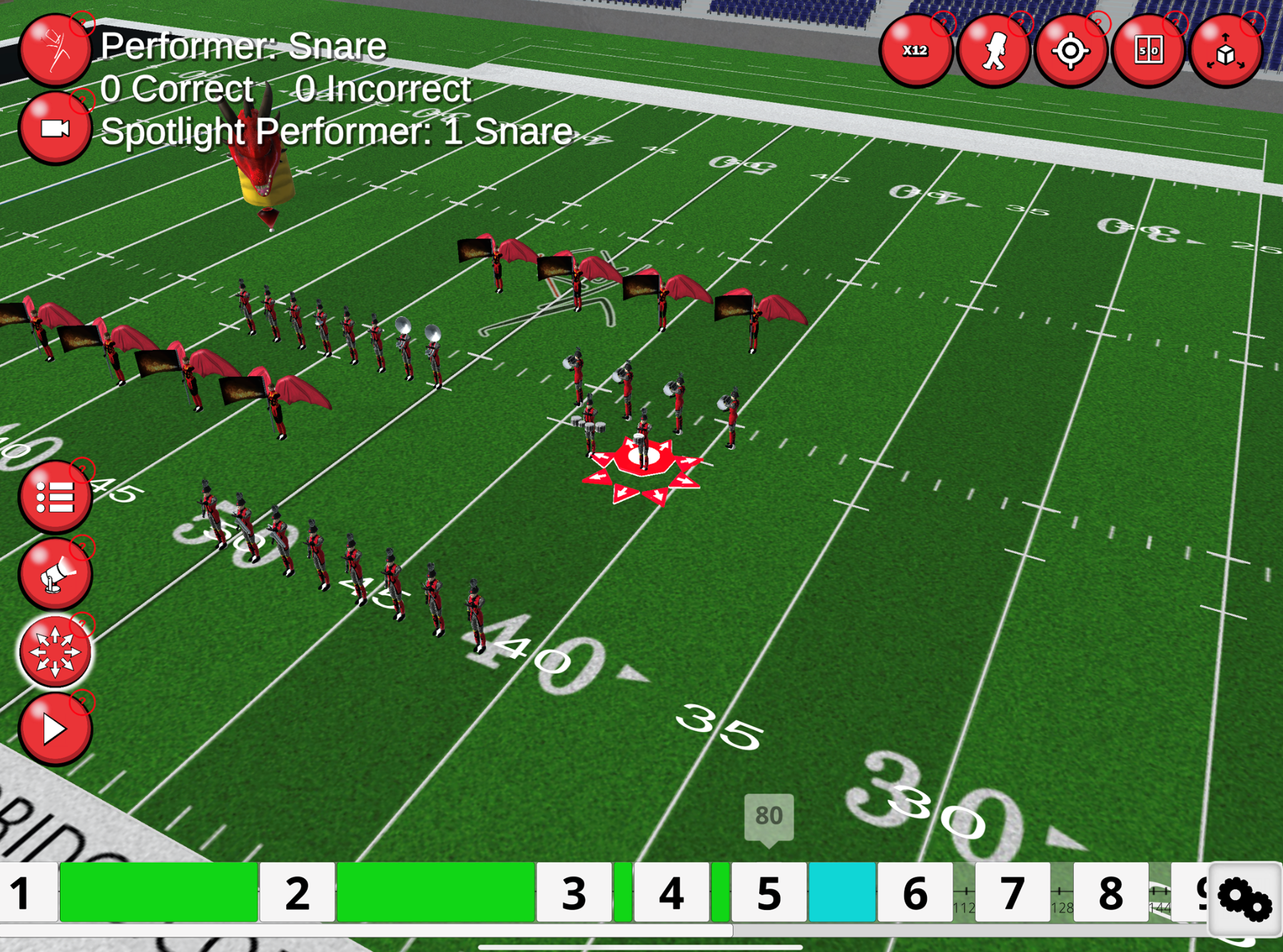The width and height of the screenshot is (1283, 952).
Task: Click the directional arrows button
Action: (55, 652)
